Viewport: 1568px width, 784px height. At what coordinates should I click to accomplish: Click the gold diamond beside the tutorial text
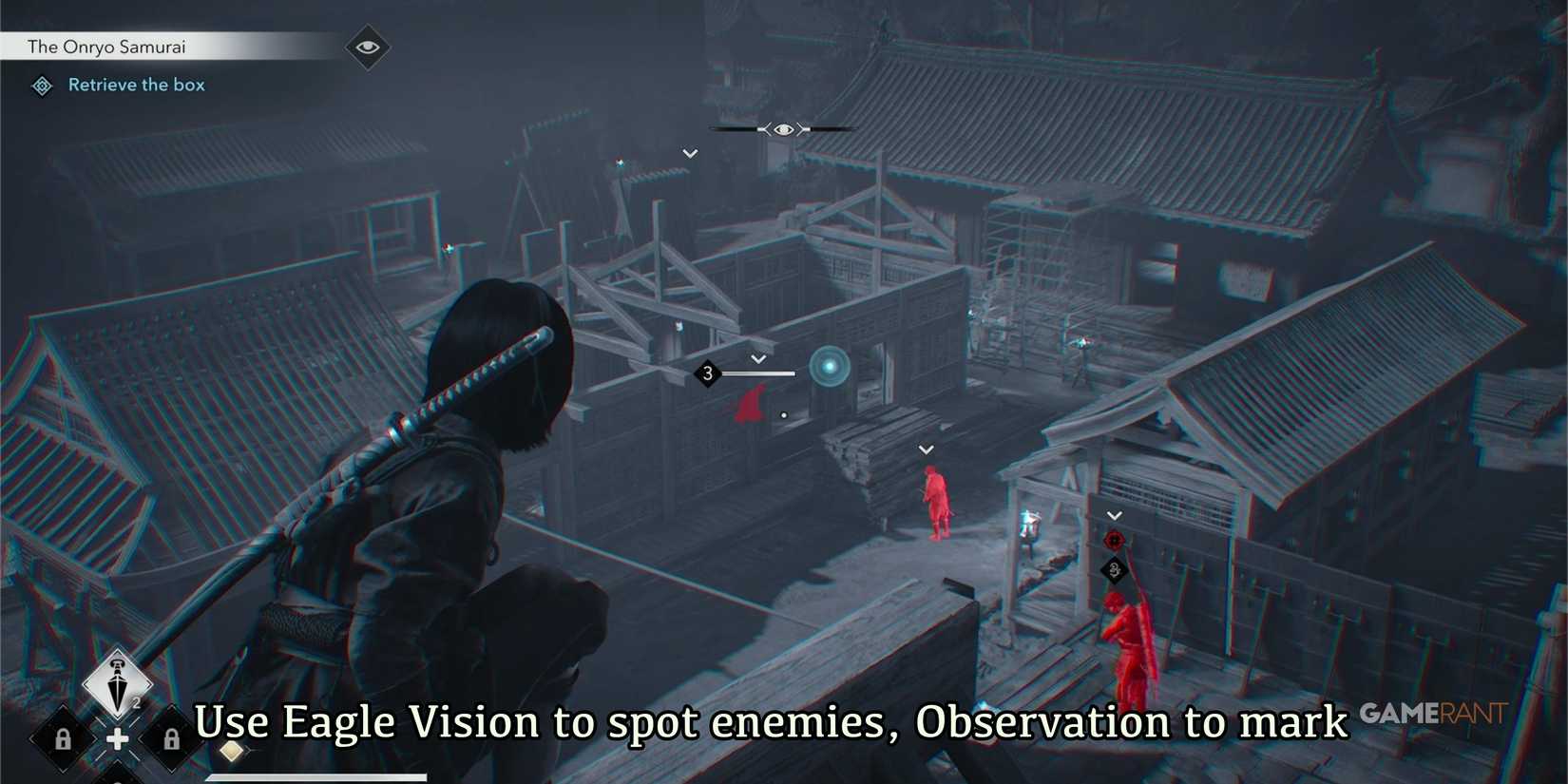pyautogui.click(x=231, y=750)
